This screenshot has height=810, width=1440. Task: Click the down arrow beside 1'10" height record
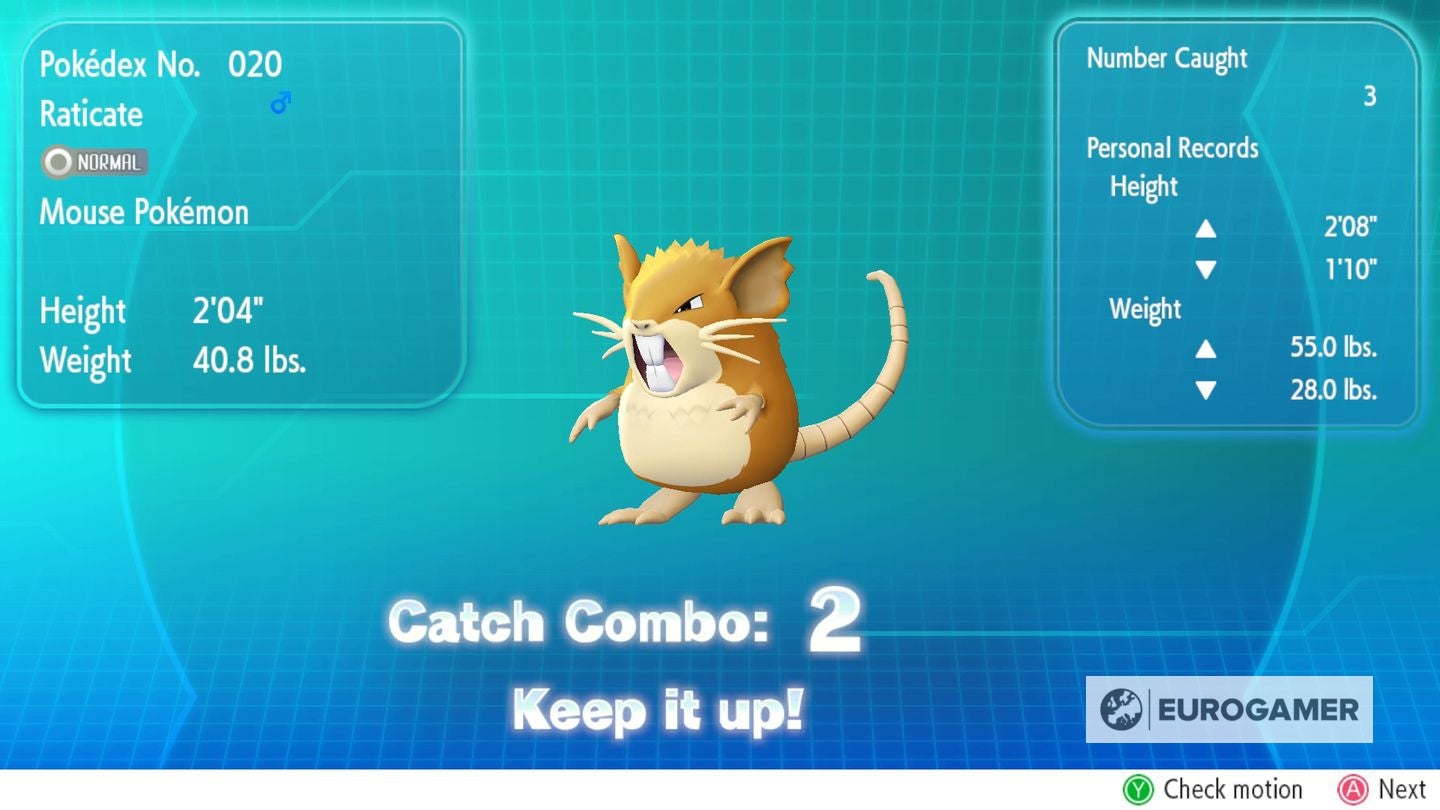pos(1207,269)
